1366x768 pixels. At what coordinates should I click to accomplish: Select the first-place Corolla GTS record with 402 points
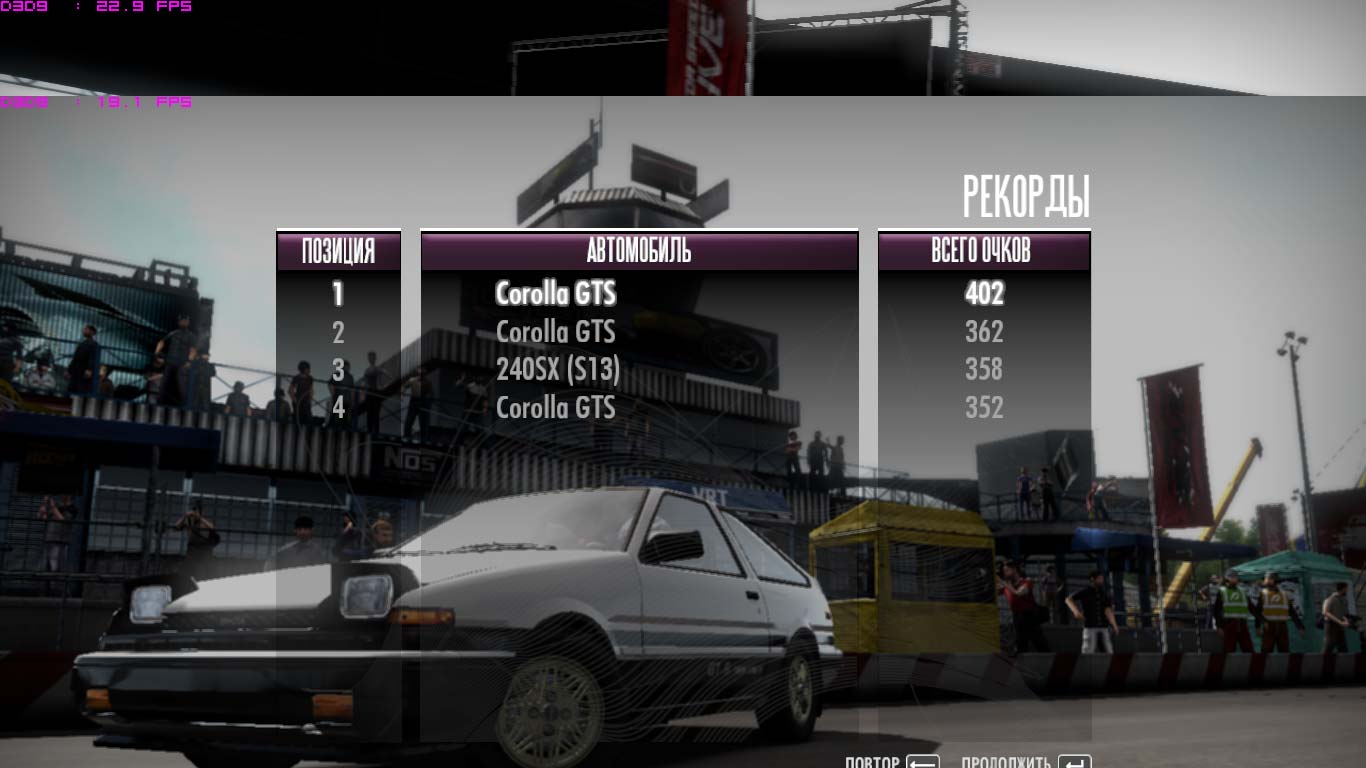click(x=556, y=294)
